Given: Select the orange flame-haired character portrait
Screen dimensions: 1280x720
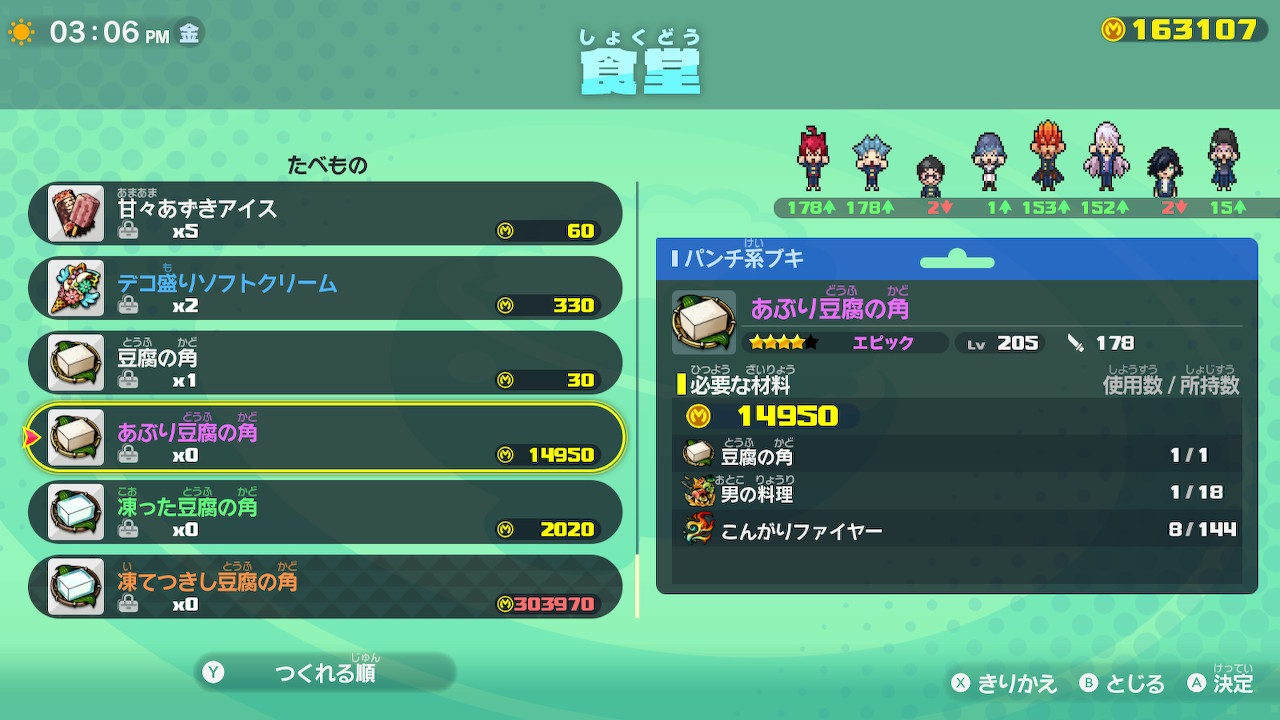Looking at the screenshot, I should tap(1047, 156).
